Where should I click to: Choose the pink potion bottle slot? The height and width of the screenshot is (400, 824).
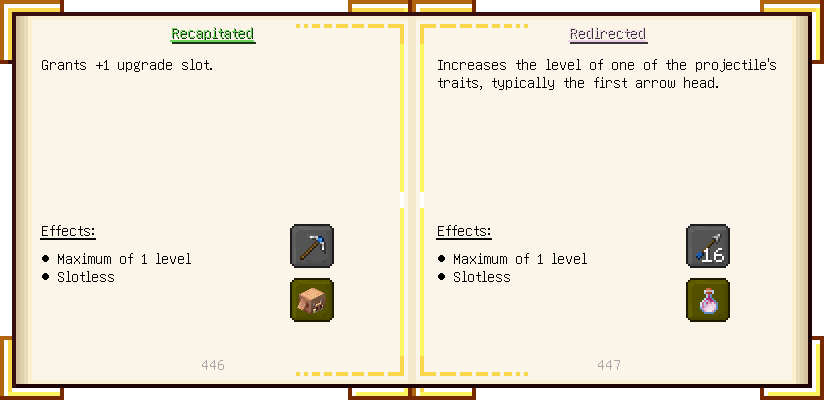tap(708, 300)
